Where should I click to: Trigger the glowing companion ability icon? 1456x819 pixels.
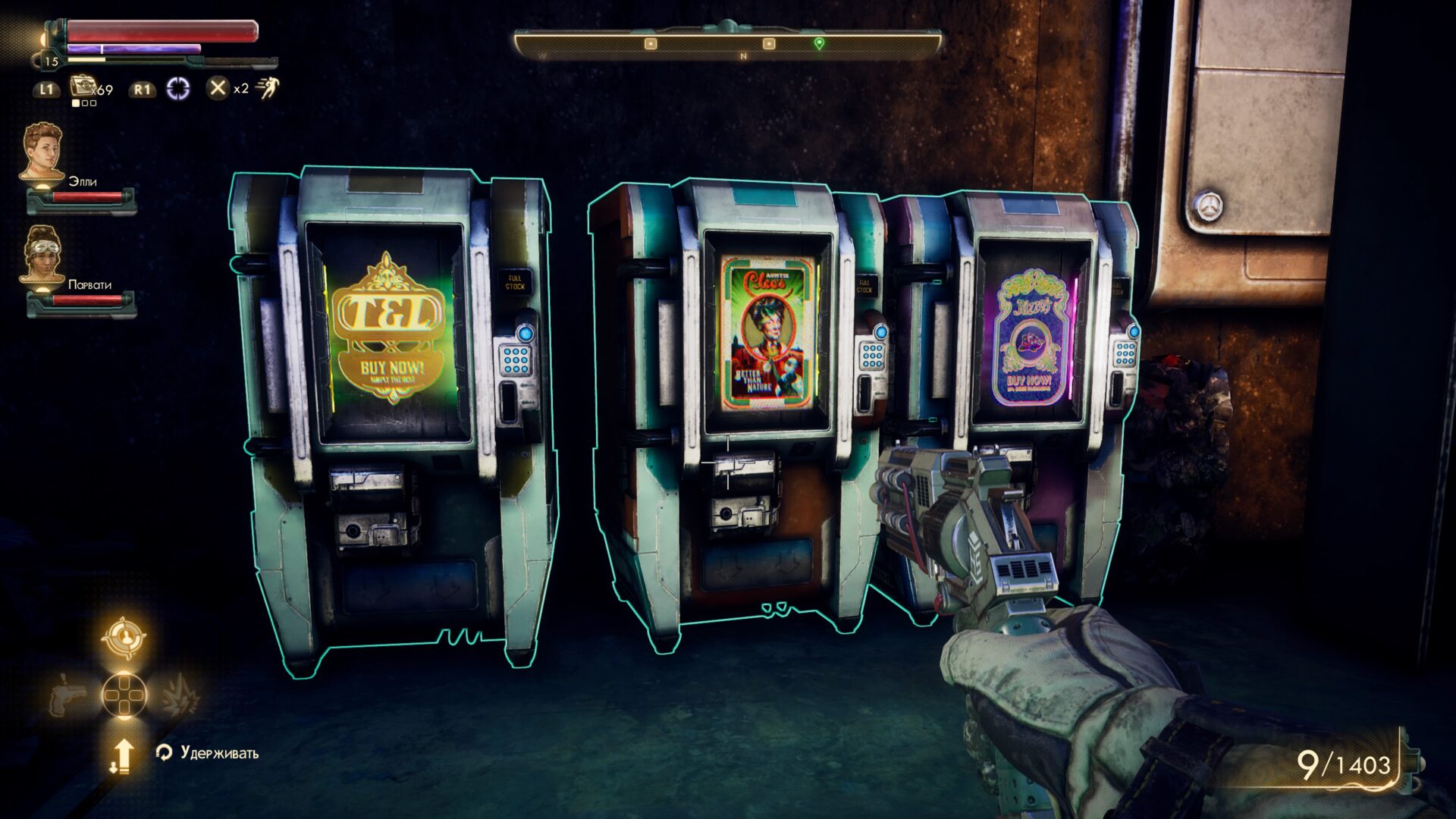[x=124, y=639]
